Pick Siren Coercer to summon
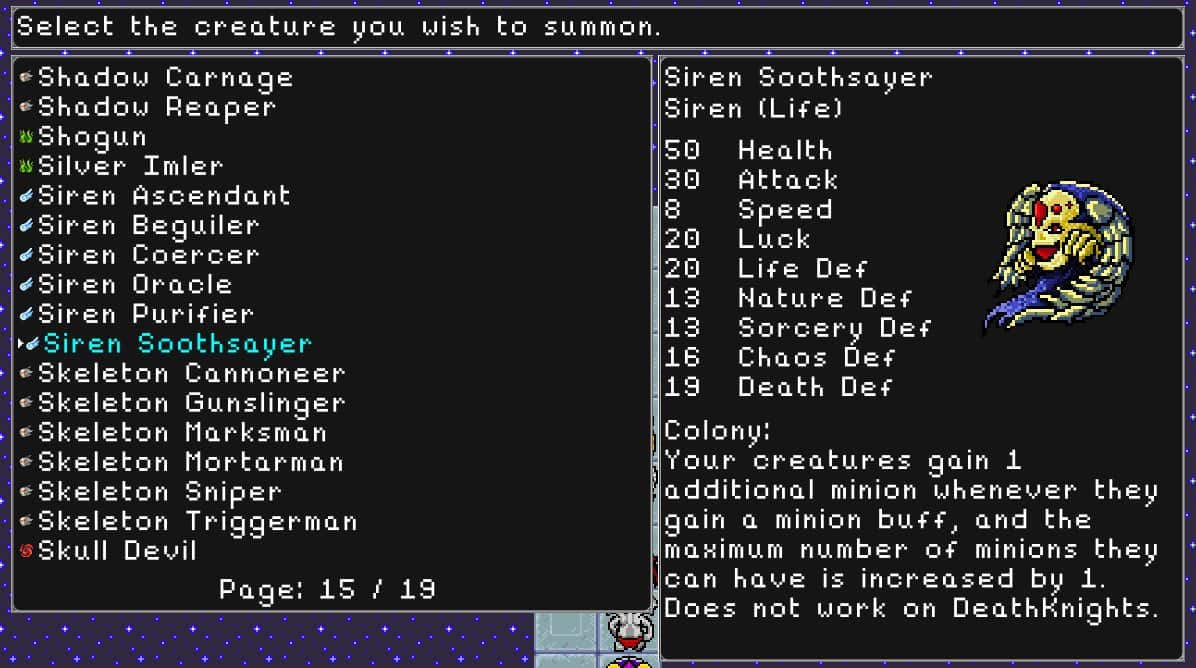The height and width of the screenshot is (668, 1196). point(148,255)
